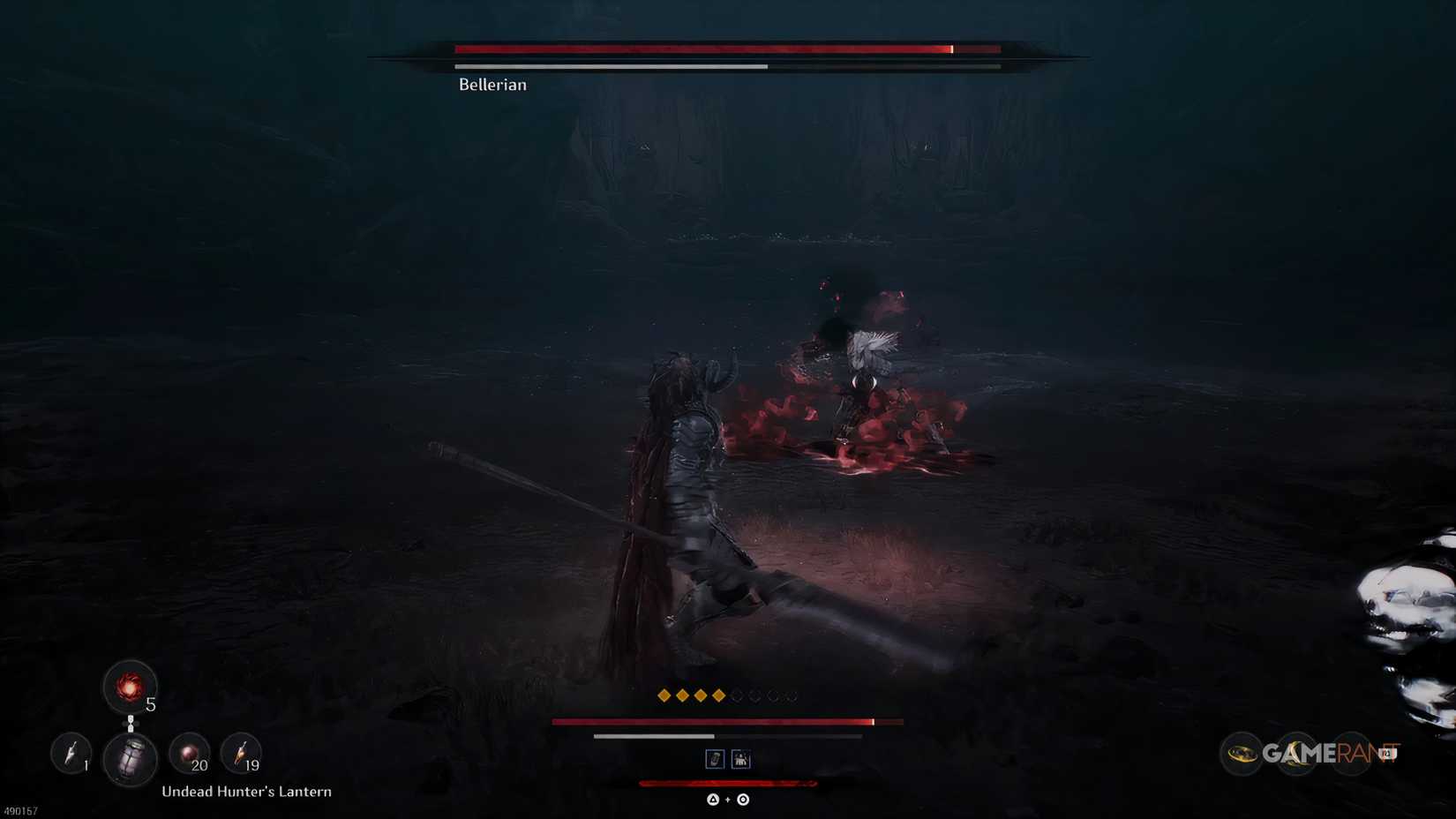Click the consumable orb icon showing 20
The height and width of the screenshot is (819, 1456).
coord(190,752)
